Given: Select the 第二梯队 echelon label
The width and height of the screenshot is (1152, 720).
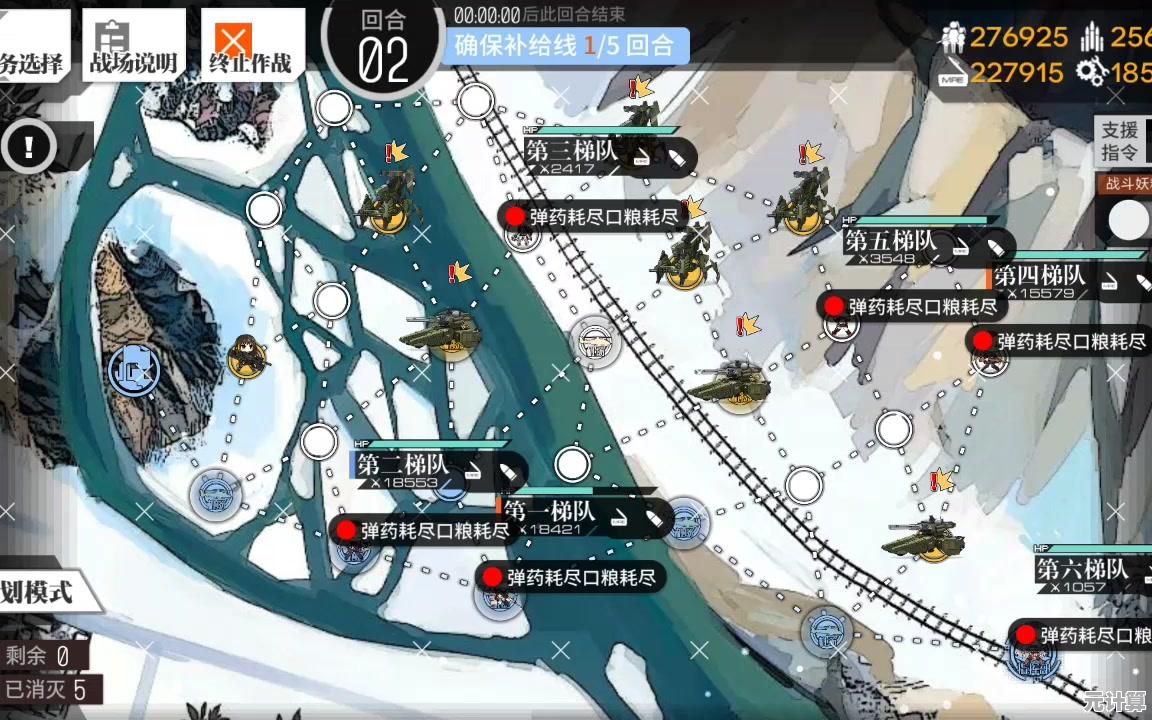Looking at the screenshot, I should pyautogui.click(x=403, y=466).
